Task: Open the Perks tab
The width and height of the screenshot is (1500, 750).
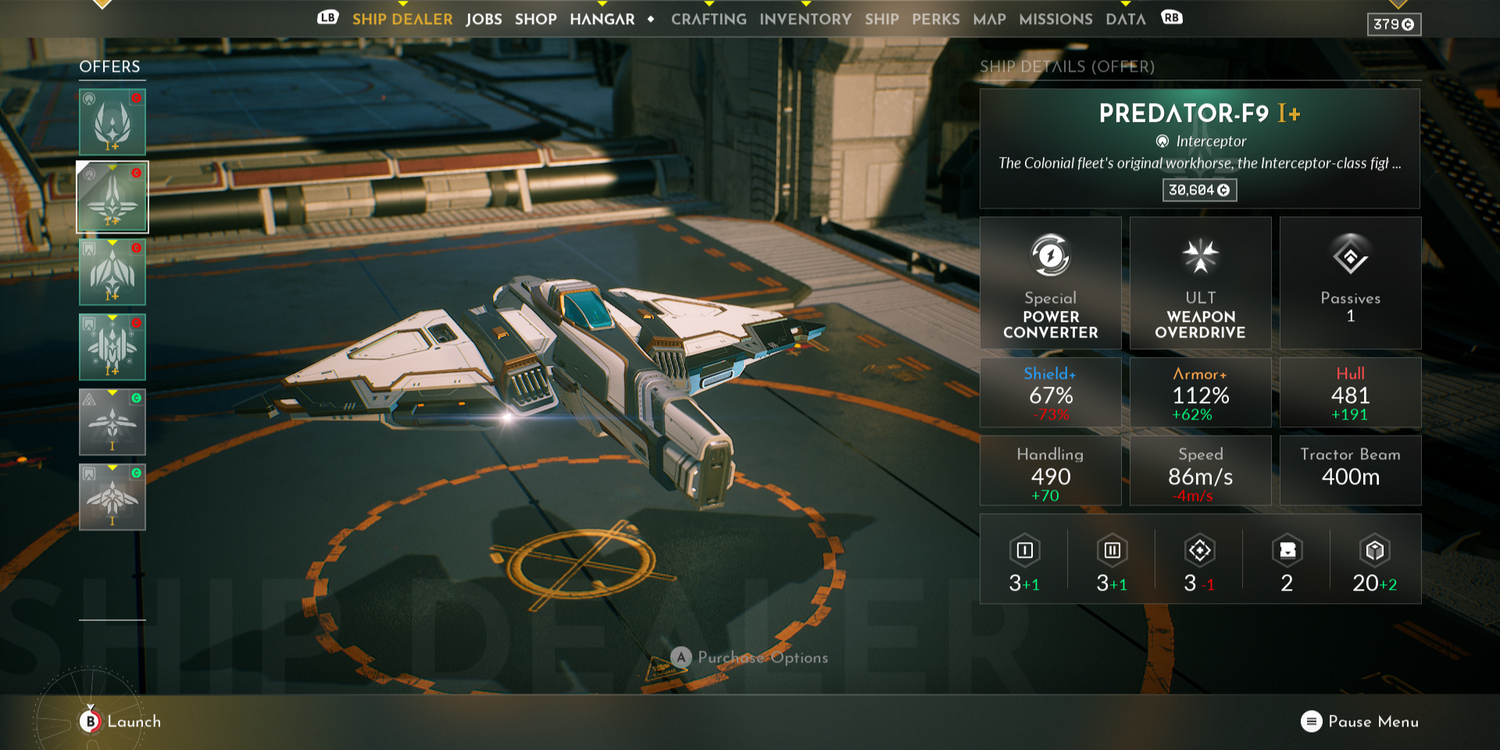Action: point(936,19)
